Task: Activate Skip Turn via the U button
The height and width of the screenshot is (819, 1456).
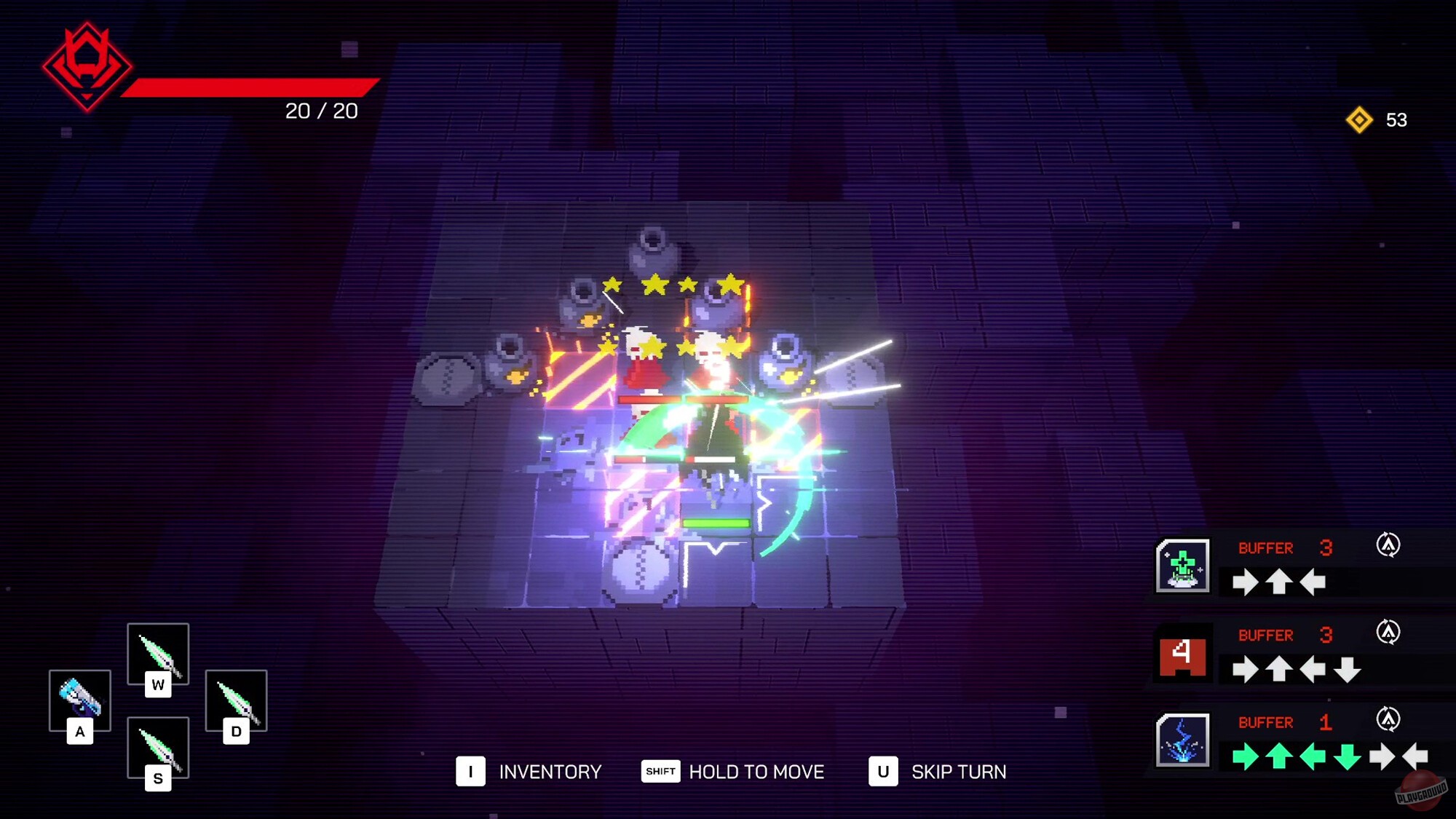Action: tap(885, 772)
